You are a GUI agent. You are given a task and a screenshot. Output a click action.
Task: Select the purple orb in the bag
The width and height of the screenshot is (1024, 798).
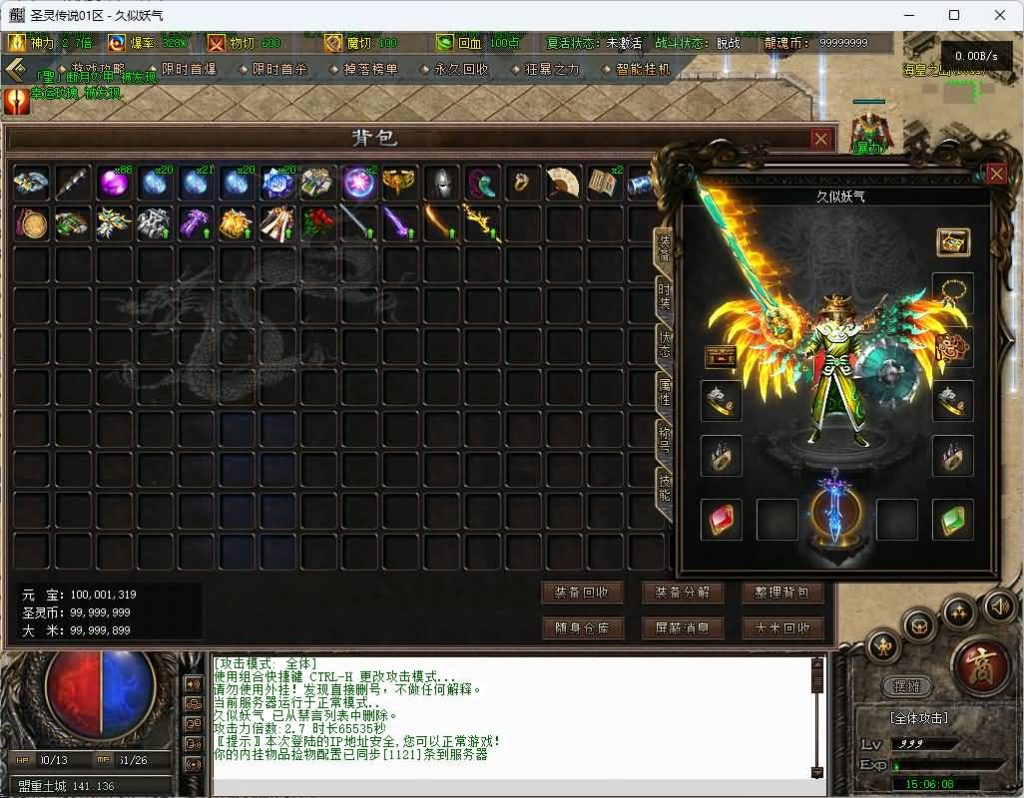pyautogui.click(x=113, y=183)
